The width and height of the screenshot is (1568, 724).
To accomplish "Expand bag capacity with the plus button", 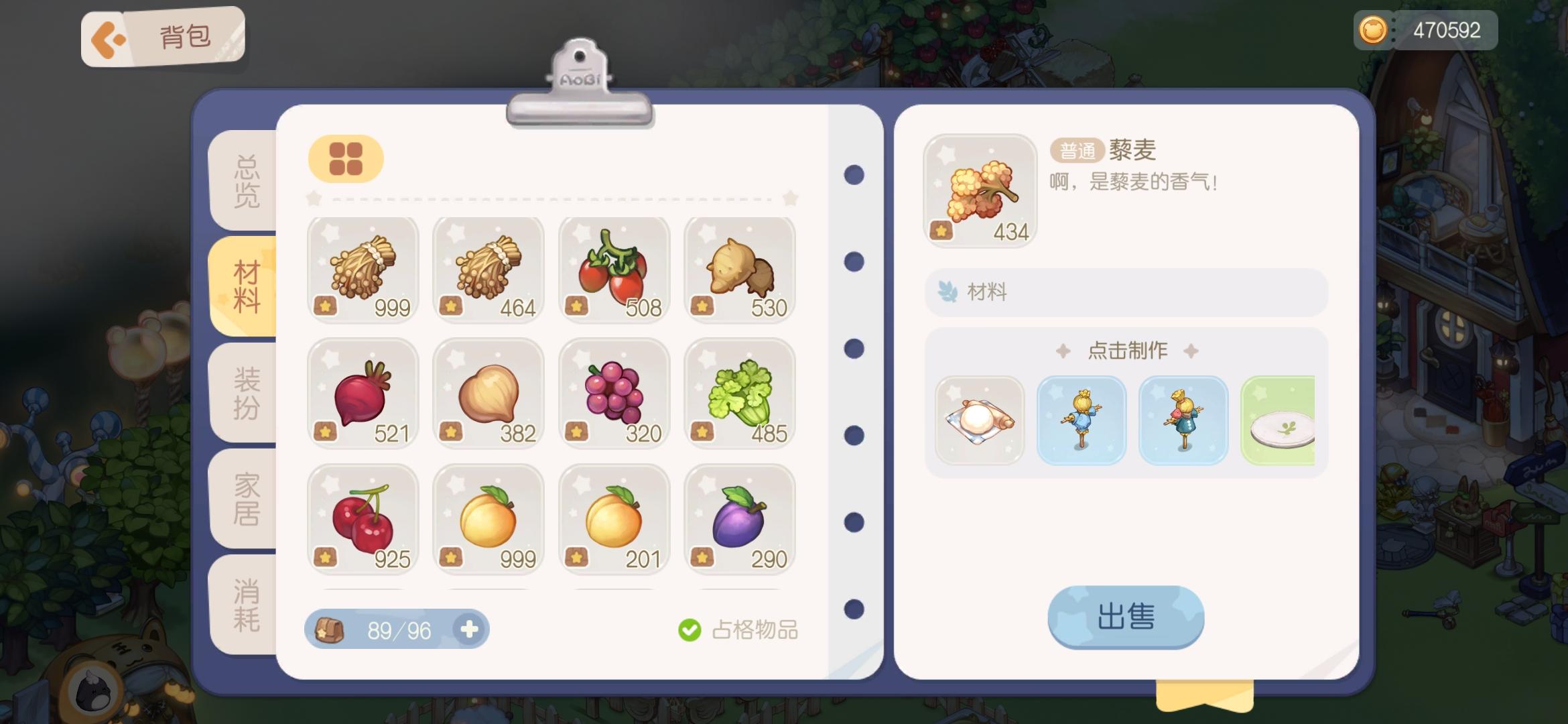I will [470, 629].
